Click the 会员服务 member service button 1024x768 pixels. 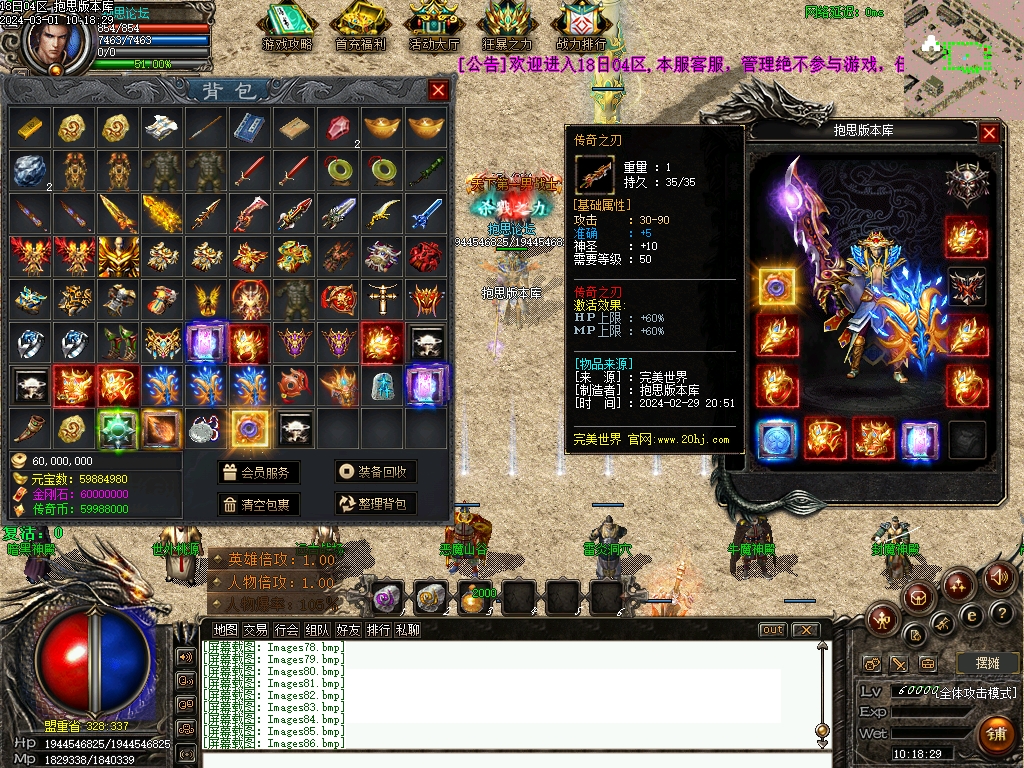tap(259, 473)
